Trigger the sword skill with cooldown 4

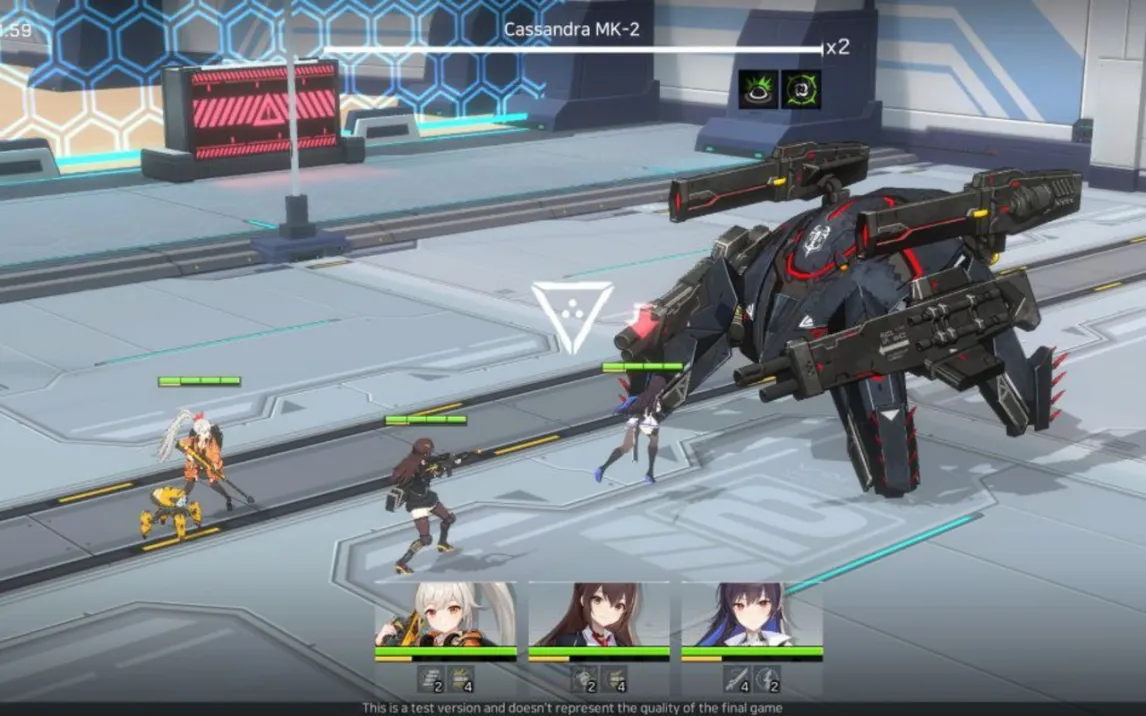click(738, 679)
